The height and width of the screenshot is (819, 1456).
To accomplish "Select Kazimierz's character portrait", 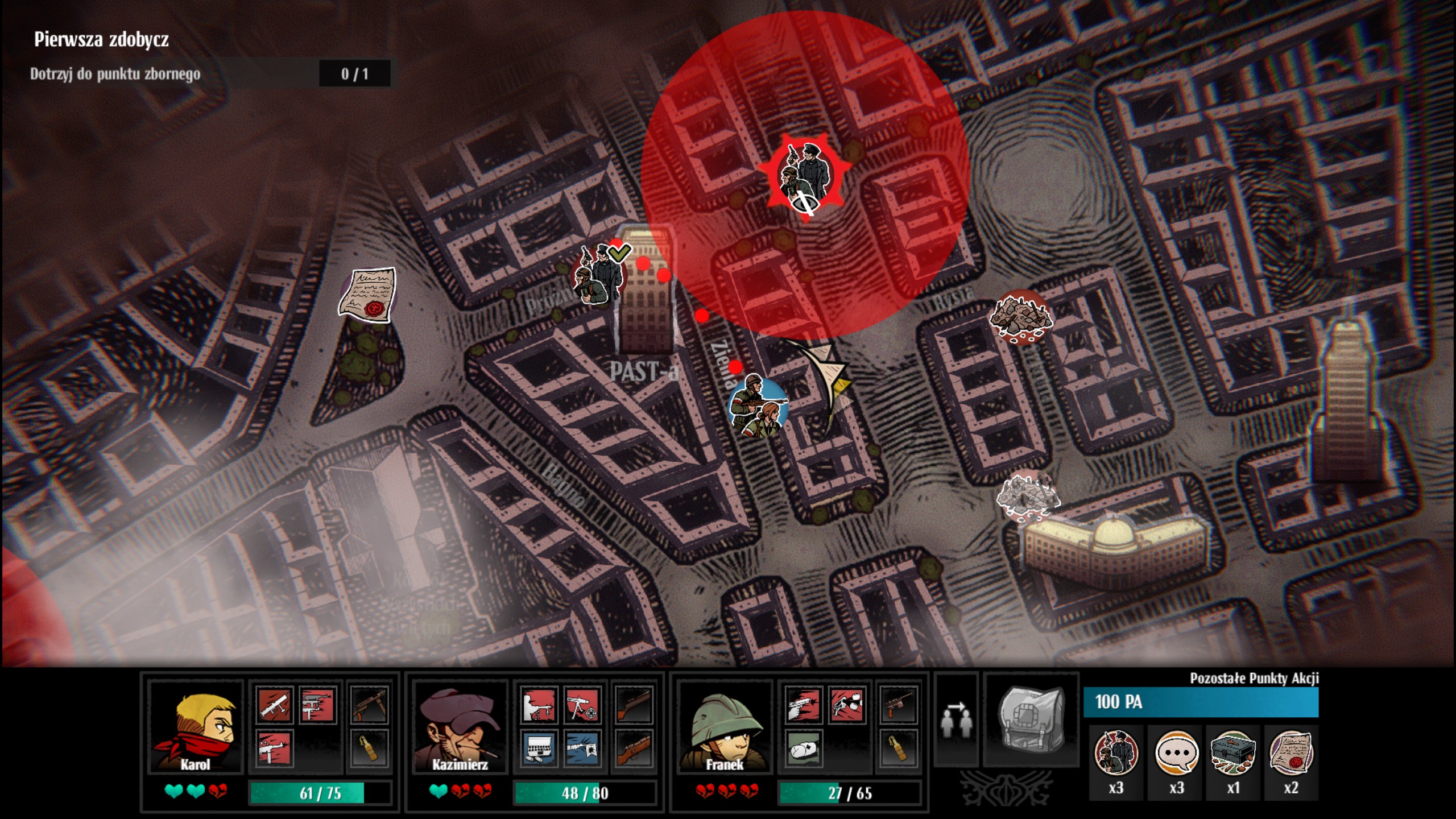I will coord(460,727).
